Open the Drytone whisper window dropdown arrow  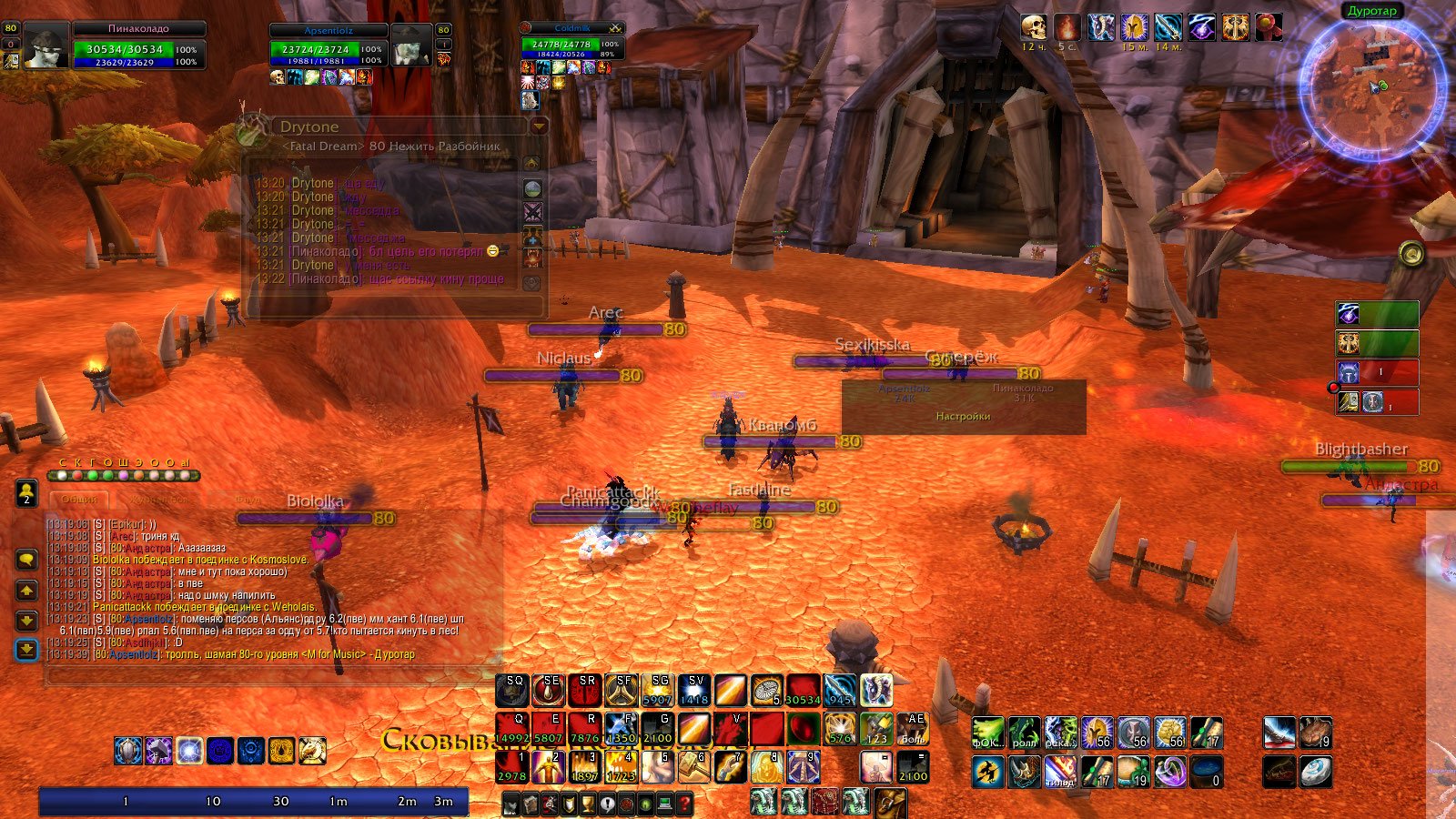(539, 126)
